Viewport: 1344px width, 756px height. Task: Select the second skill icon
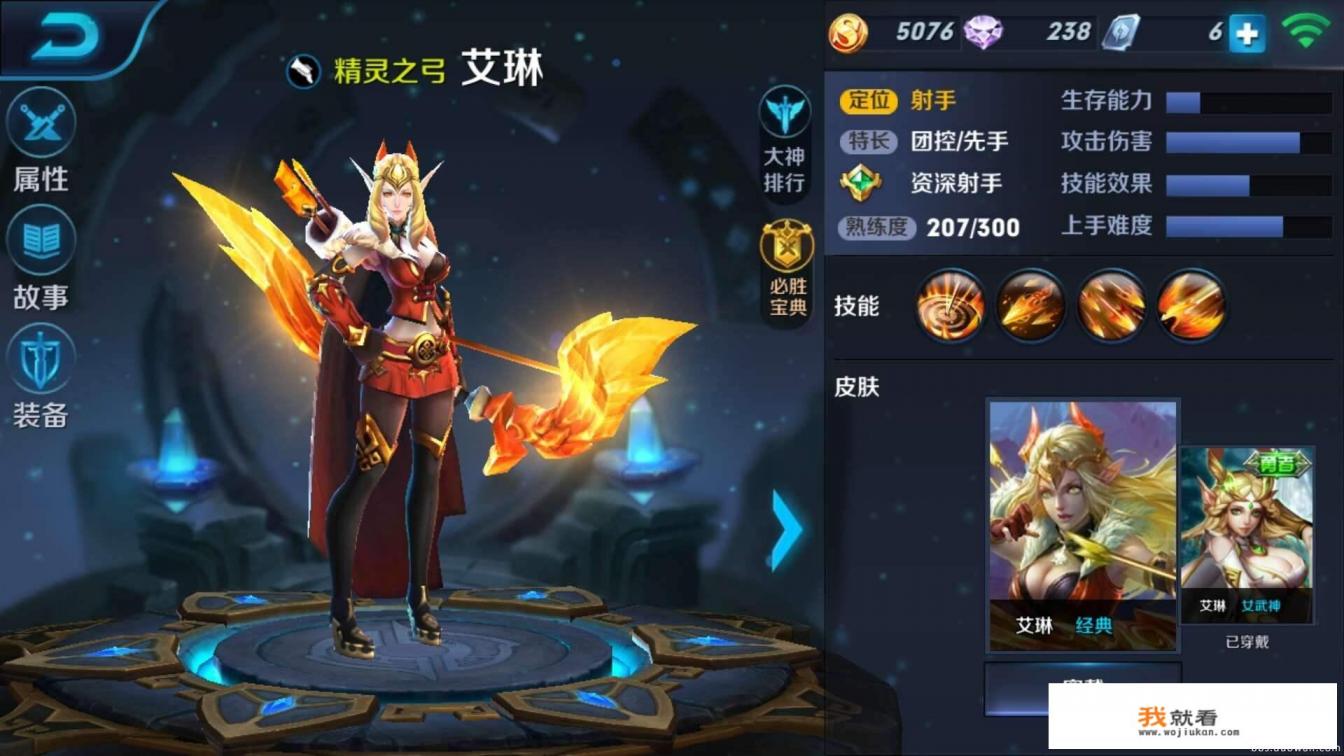[x=1030, y=306]
